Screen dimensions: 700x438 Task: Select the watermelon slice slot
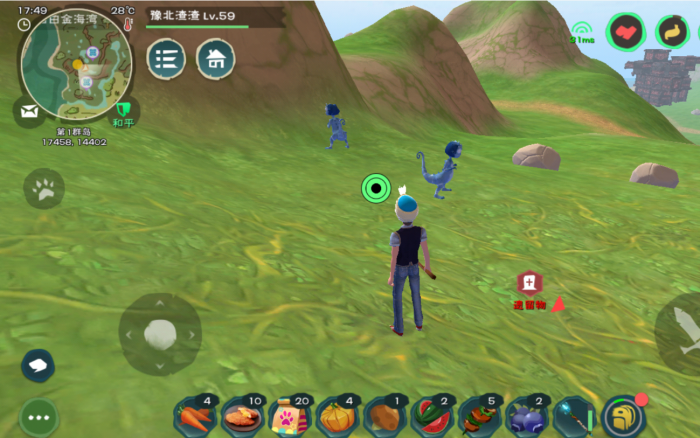coord(431,416)
